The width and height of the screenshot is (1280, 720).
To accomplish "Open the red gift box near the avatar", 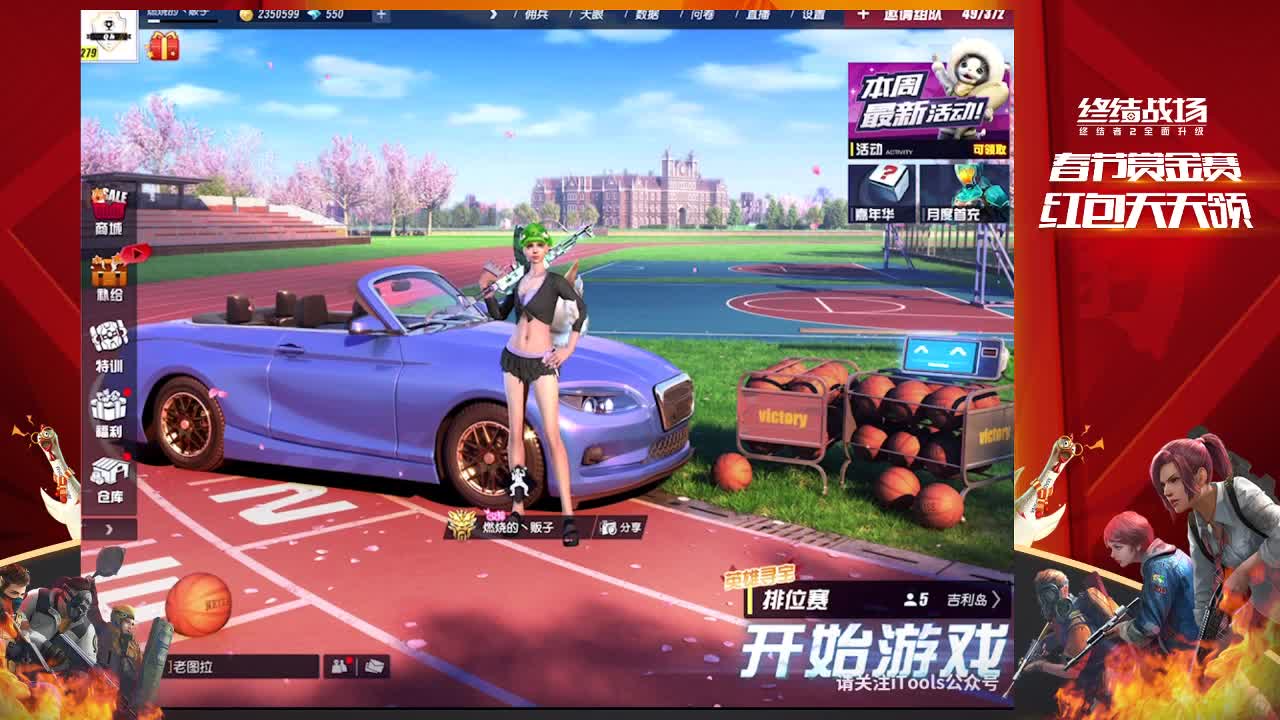I will 162,48.
